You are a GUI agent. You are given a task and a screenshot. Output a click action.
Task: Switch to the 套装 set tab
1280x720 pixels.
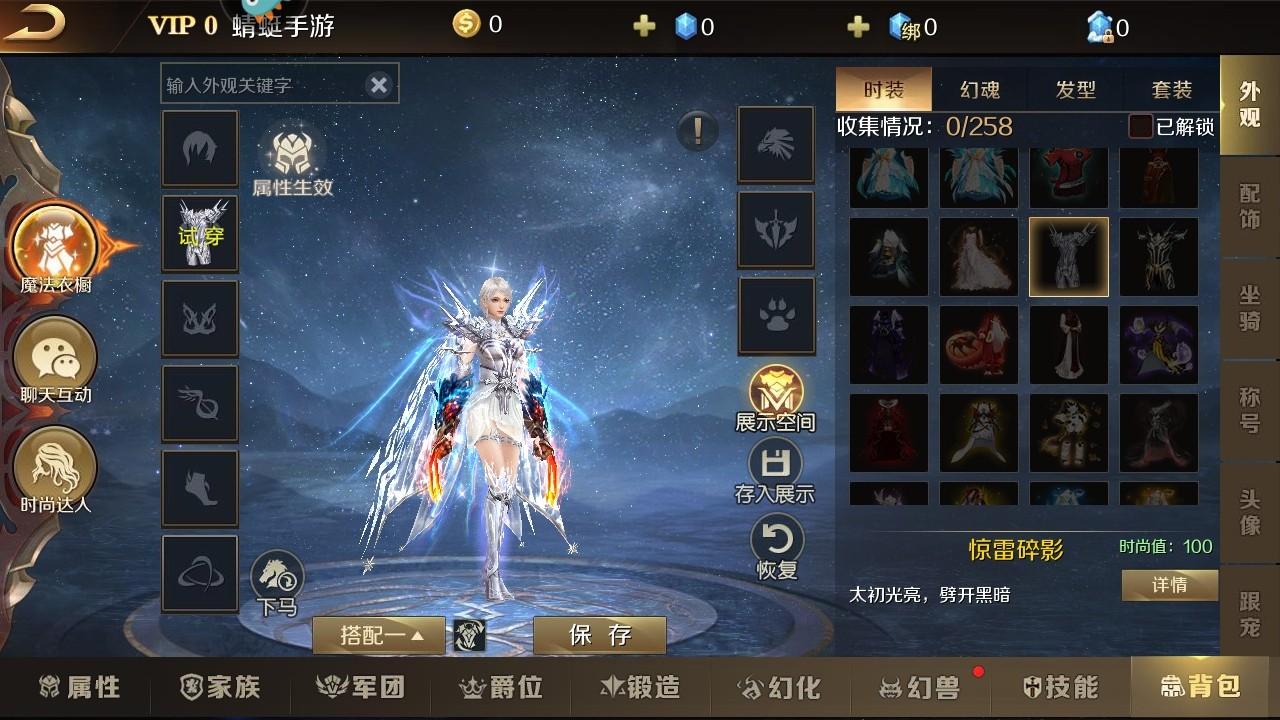pos(1174,89)
